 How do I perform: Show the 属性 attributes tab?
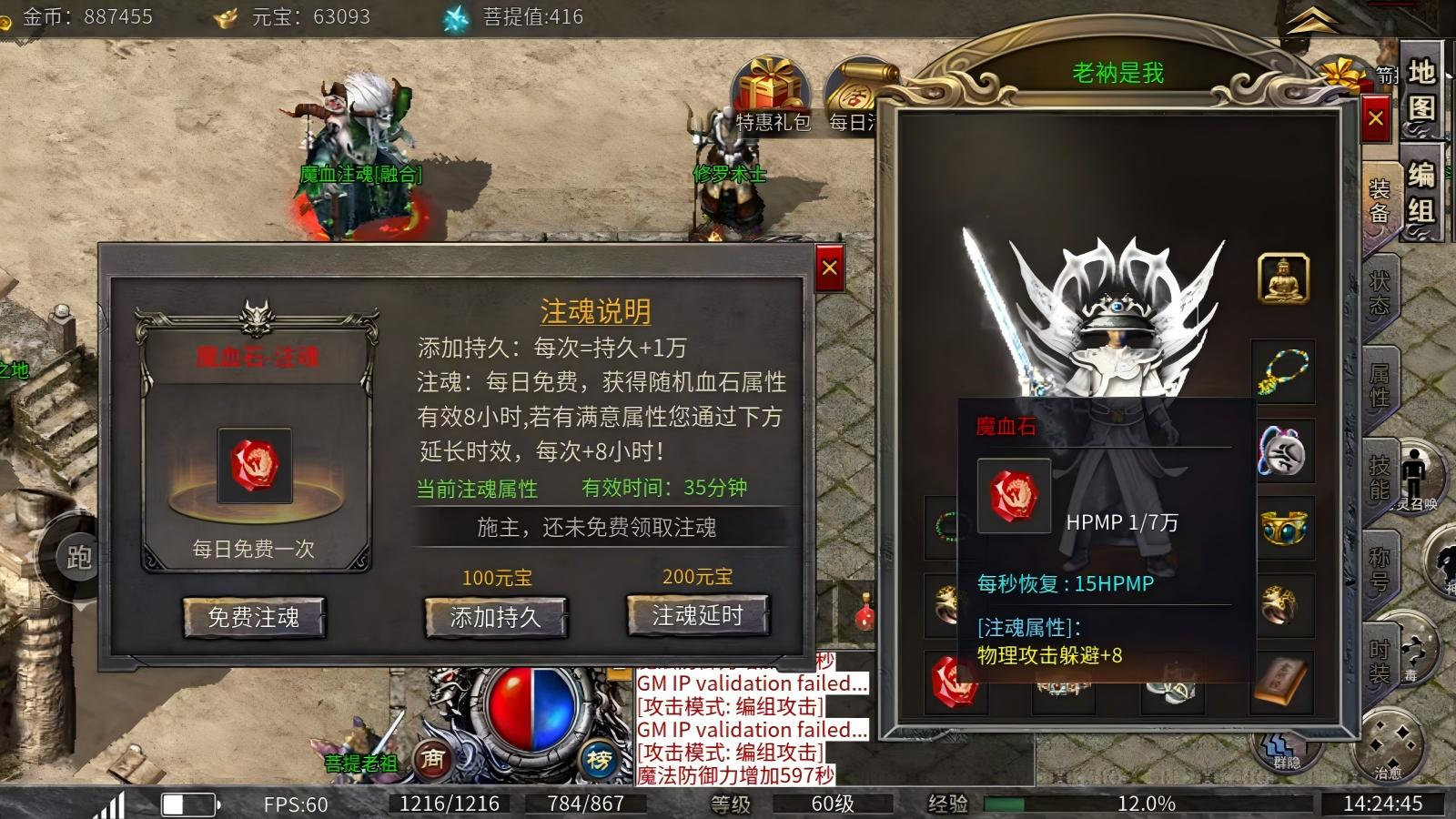(x=1380, y=385)
